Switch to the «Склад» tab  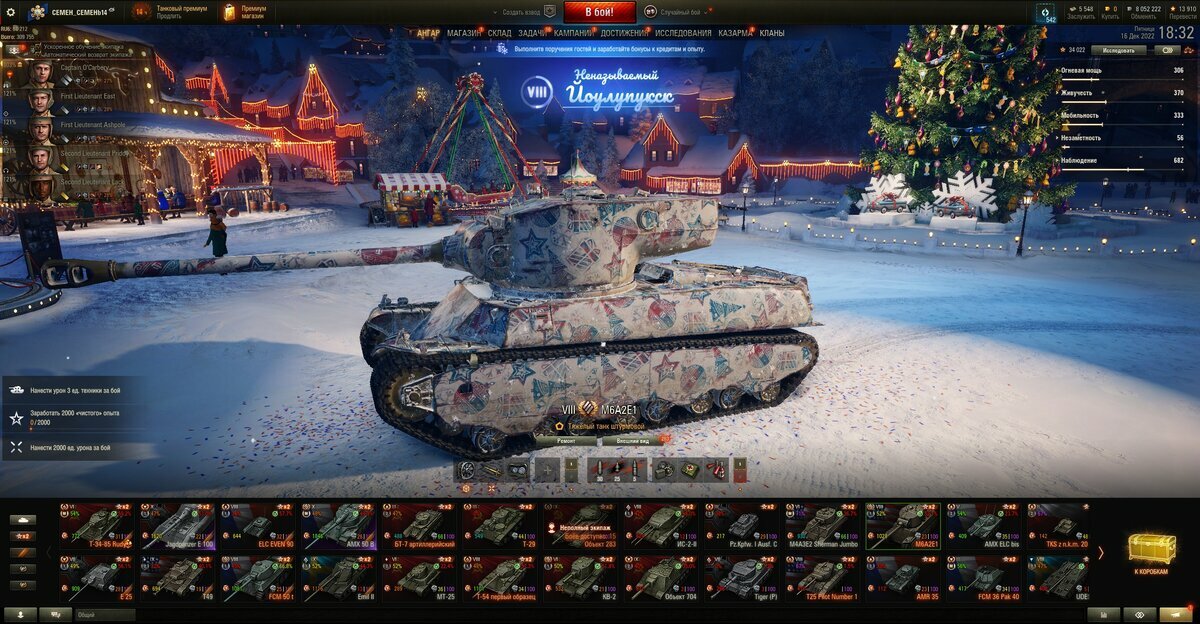coord(500,33)
